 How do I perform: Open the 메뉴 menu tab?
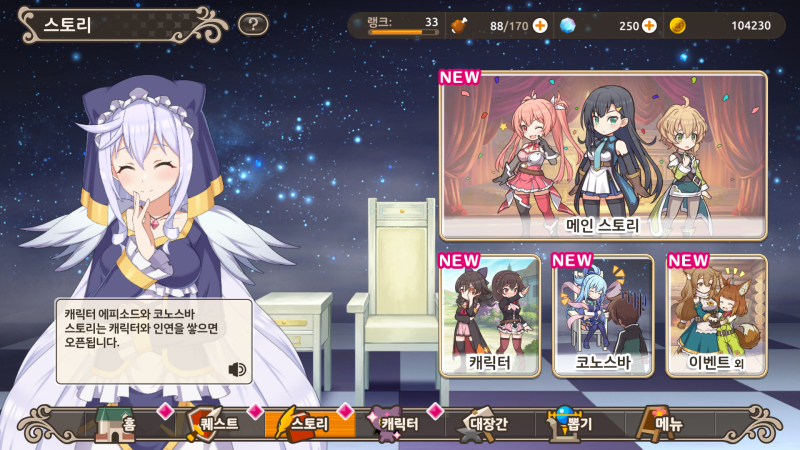(664, 423)
